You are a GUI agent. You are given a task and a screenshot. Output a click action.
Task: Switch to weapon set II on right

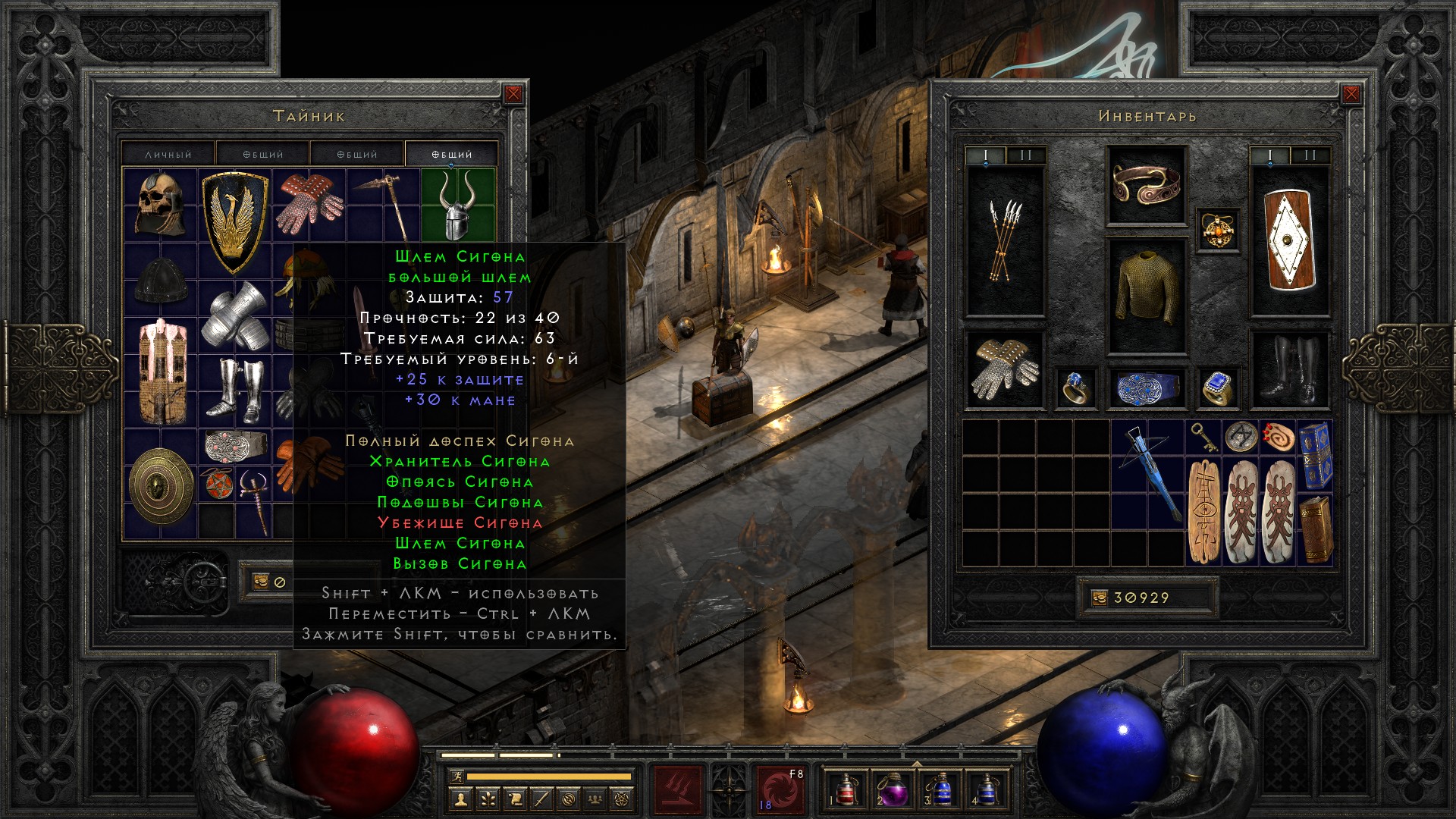1310,155
